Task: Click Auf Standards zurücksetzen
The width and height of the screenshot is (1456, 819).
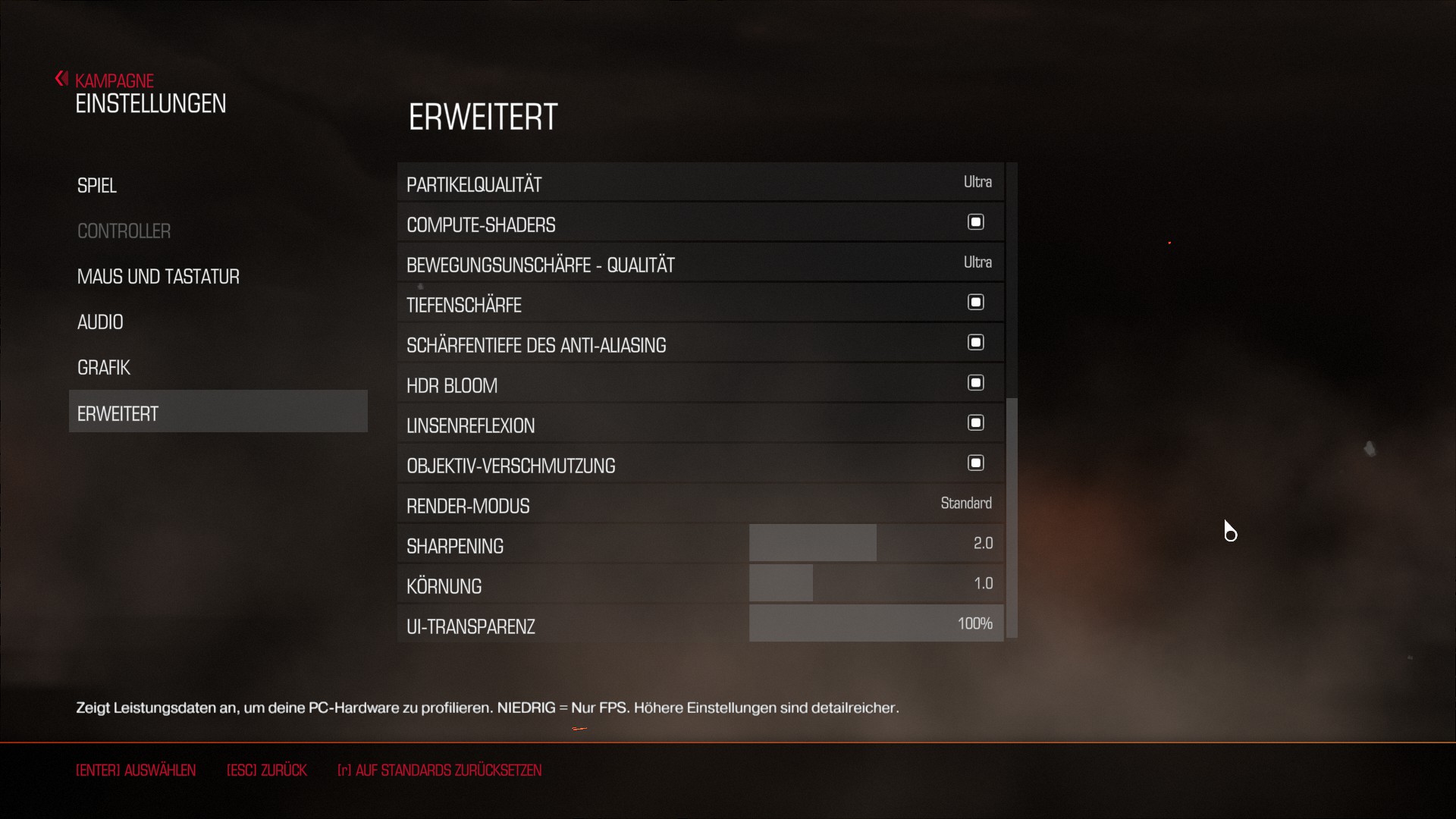Action: tap(439, 770)
